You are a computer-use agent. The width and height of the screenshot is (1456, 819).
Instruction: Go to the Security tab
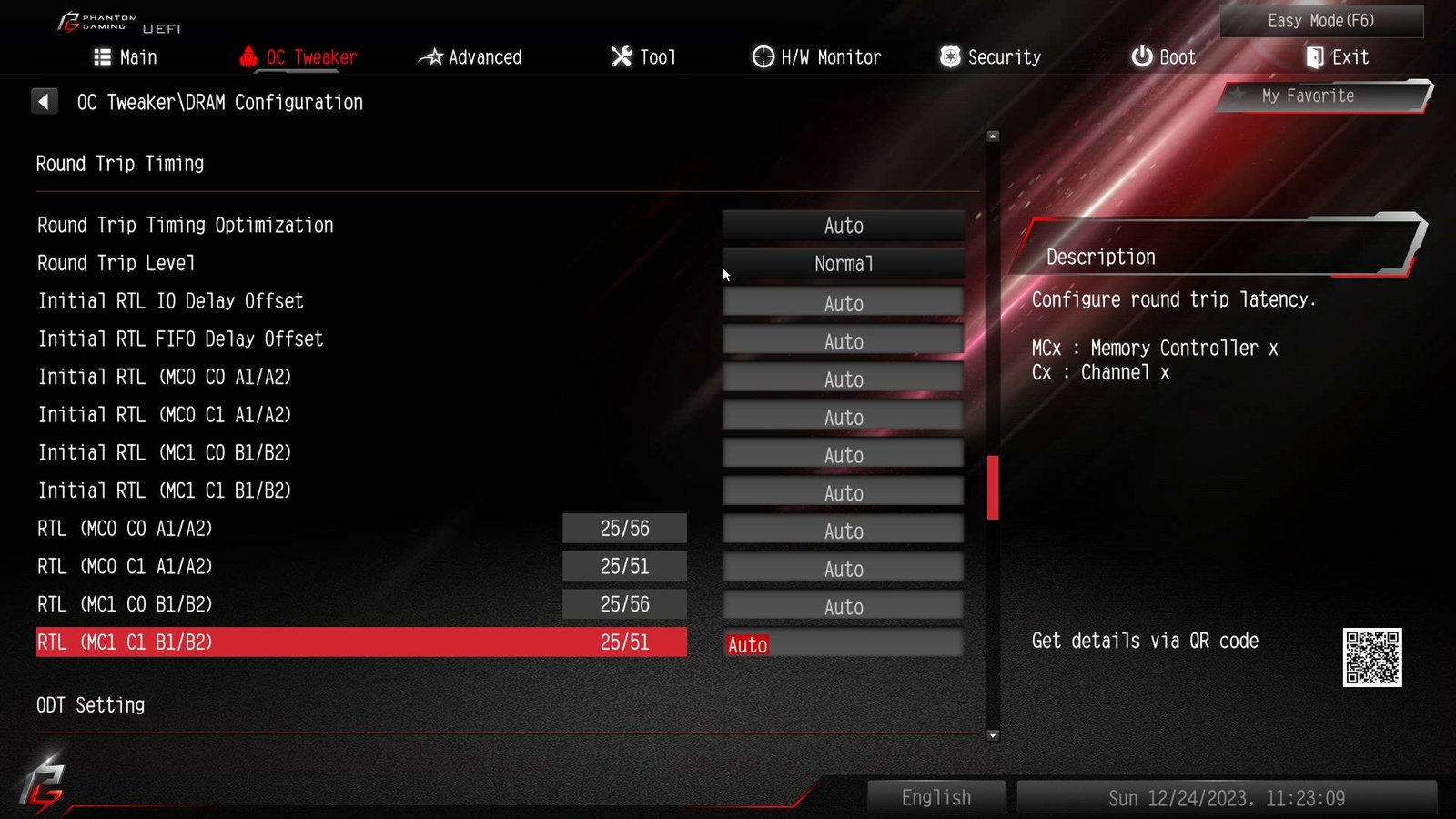tap(990, 57)
